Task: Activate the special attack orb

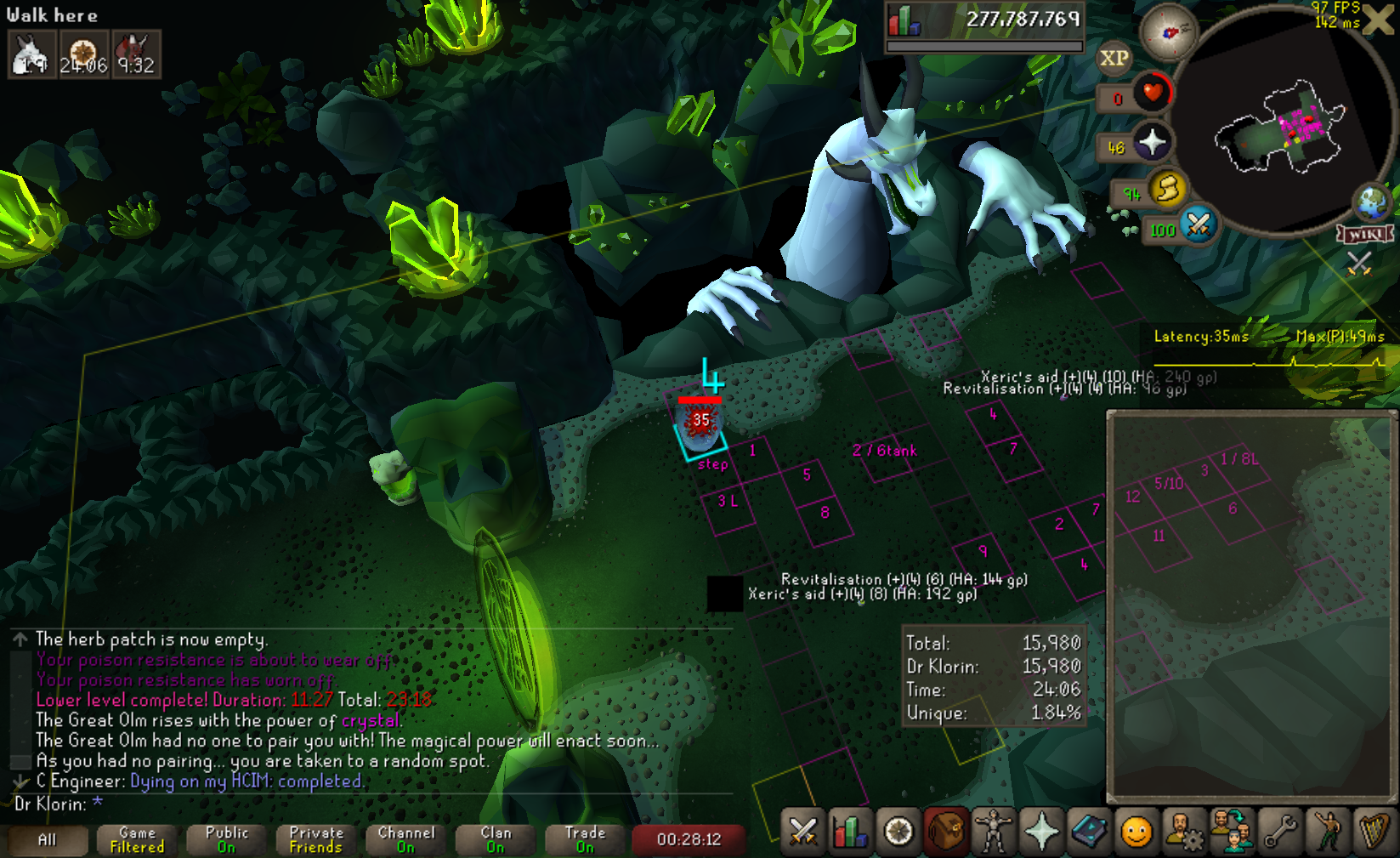Action: point(1199,224)
